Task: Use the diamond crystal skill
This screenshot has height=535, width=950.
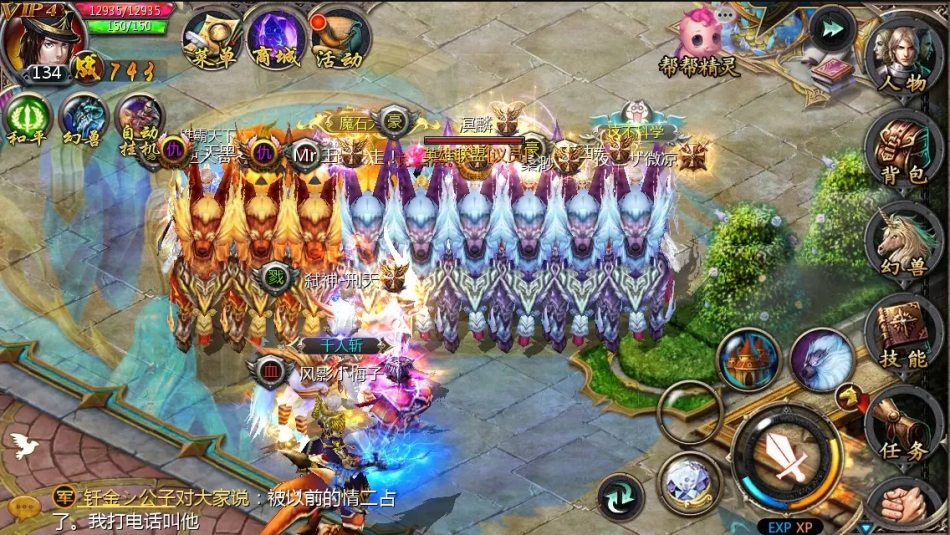Action: [689, 482]
